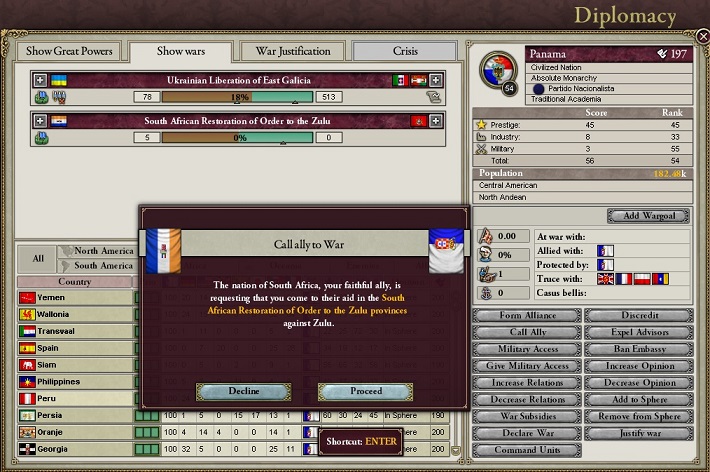
Task: Click Increase Relations
Action: pyautogui.click(x=526, y=383)
